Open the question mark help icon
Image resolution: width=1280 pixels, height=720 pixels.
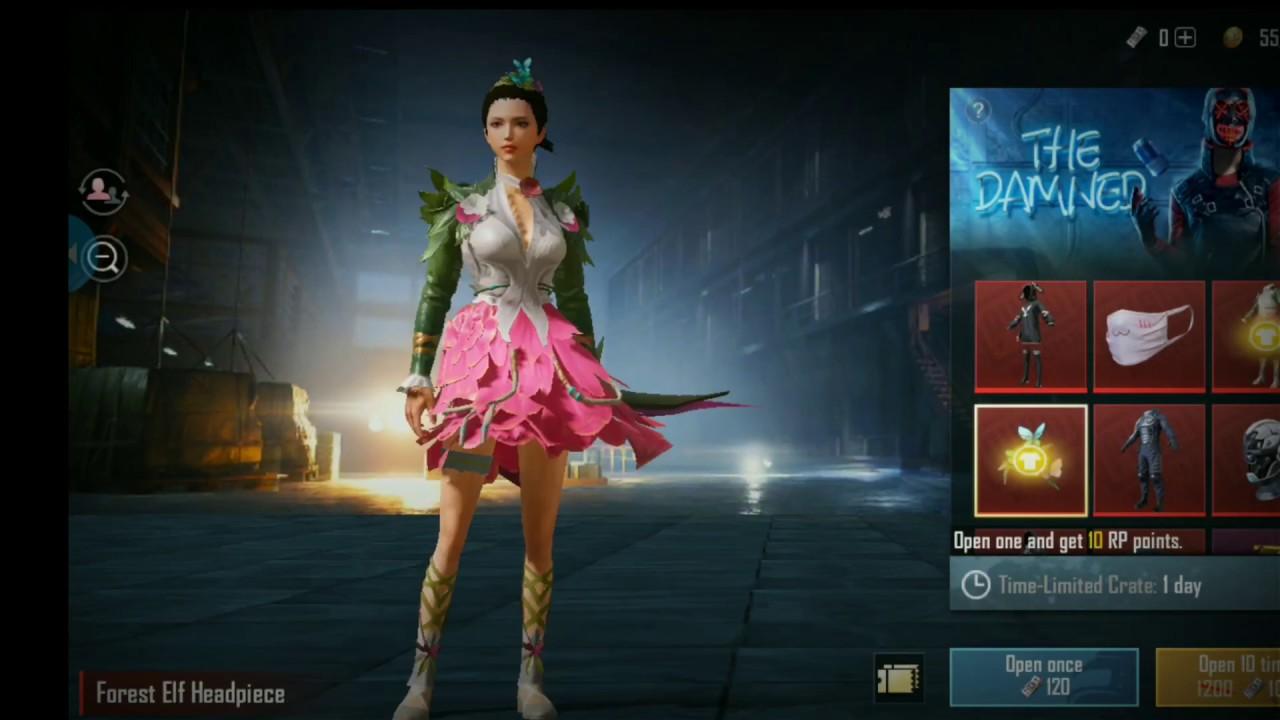(978, 111)
